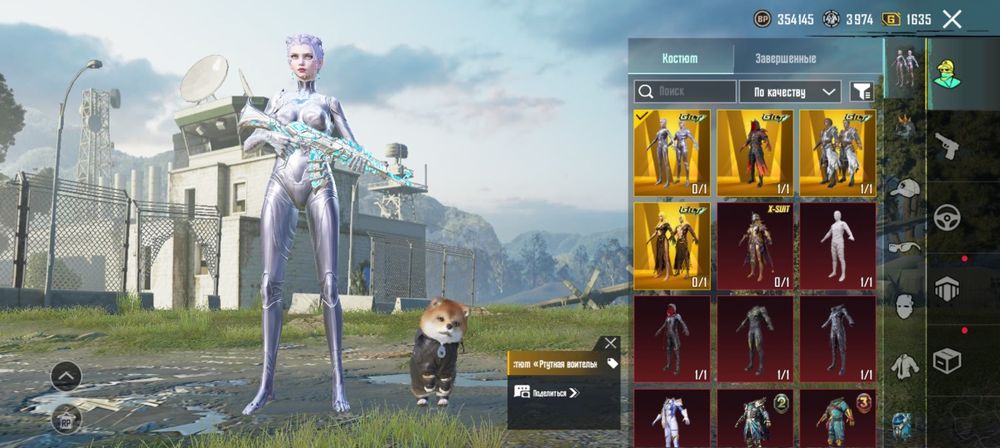
Task: Open the filter funnel options
Action: click(861, 92)
